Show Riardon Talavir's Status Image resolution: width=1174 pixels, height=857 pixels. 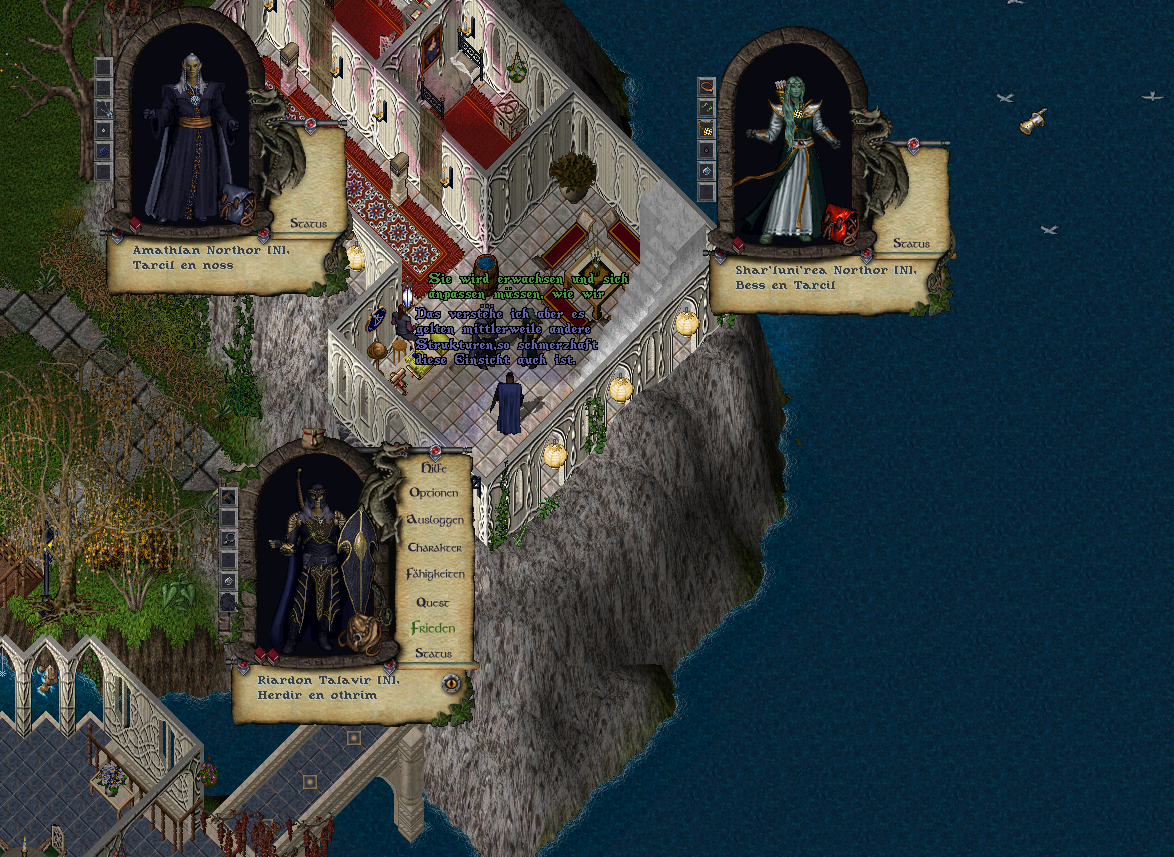[x=433, y=653]
